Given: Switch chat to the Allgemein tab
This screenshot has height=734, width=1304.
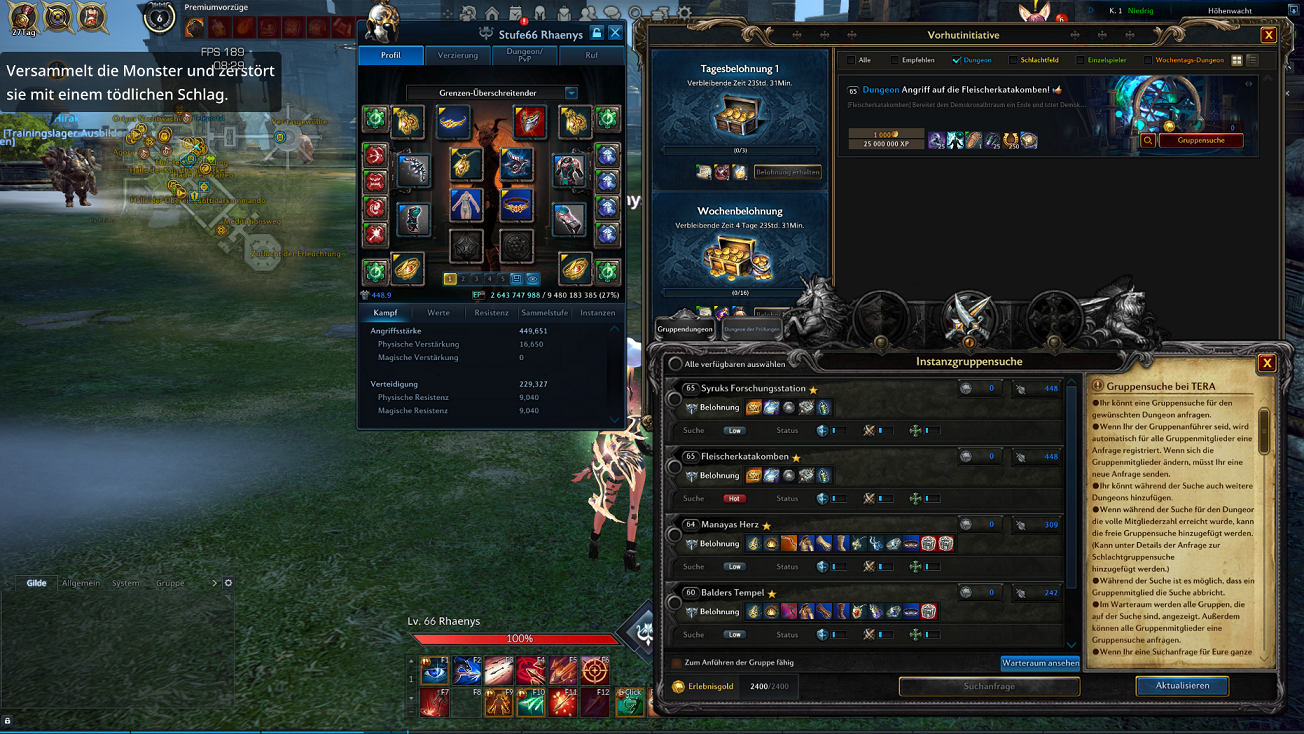Looking at the screenshot, I should coord(80,583).
